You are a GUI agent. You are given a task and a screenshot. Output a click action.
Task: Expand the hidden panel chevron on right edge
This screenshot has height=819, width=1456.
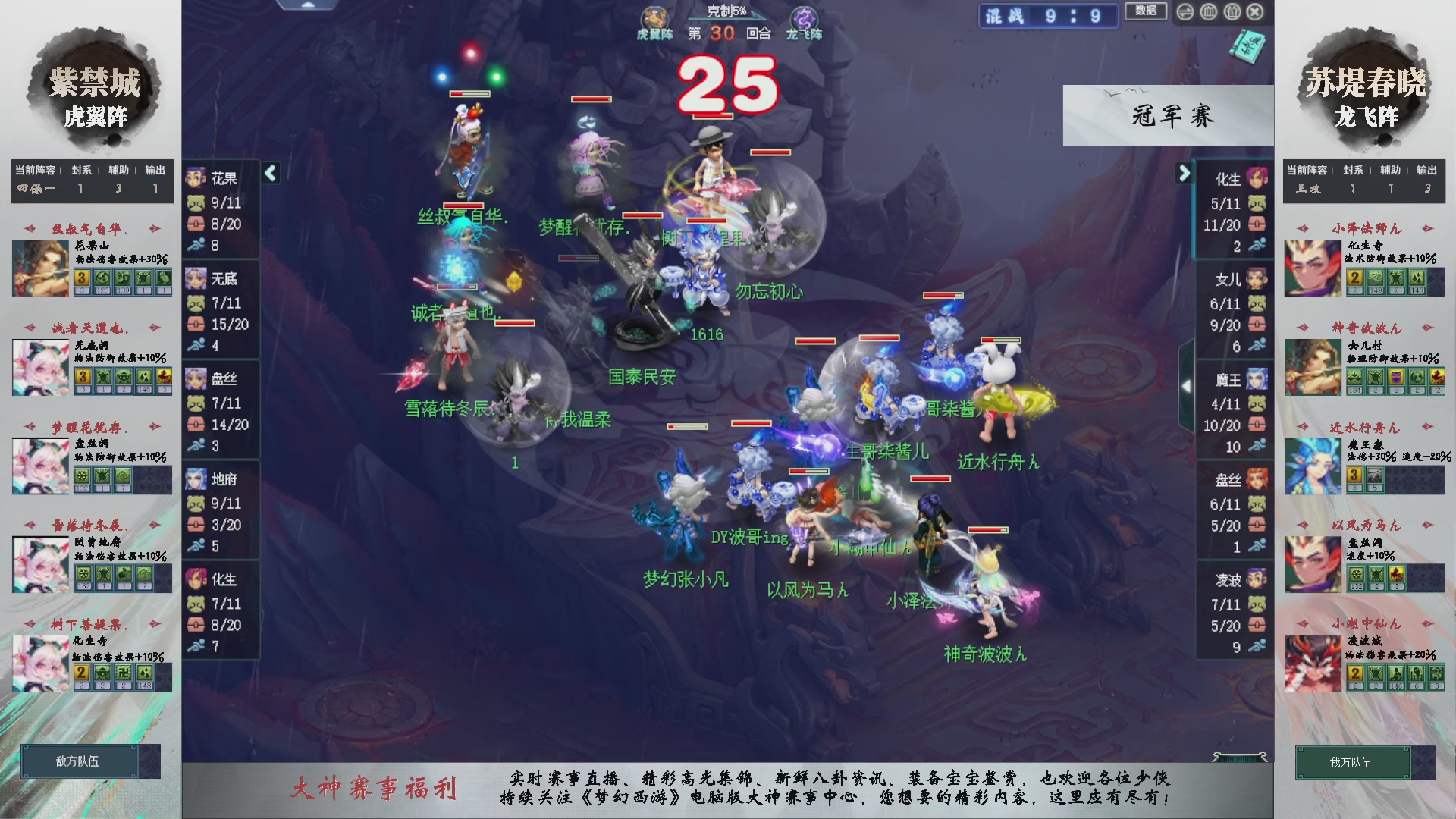click(1188, 385)
